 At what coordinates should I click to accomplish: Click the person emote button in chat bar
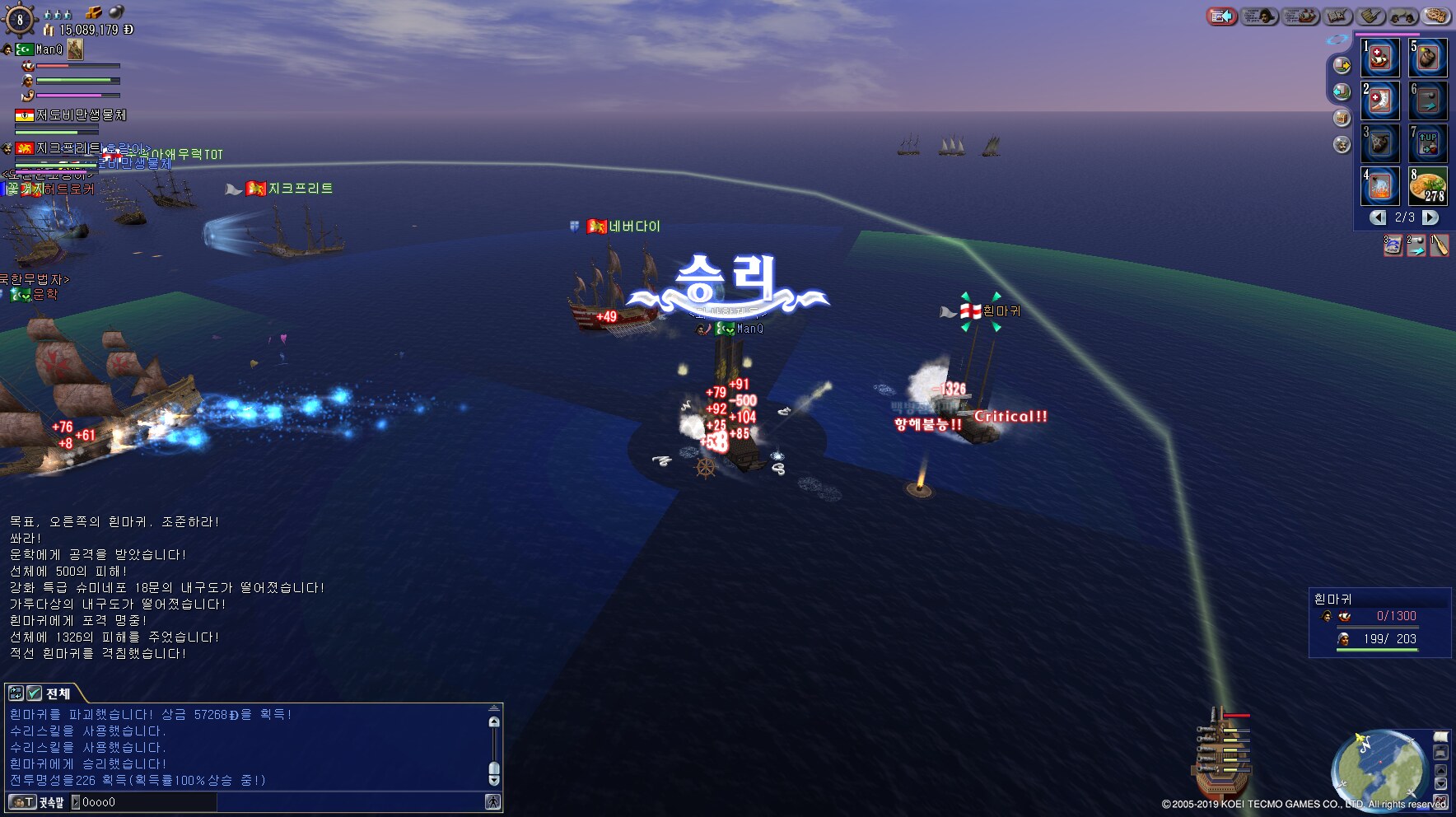click(x=492, y=801)
